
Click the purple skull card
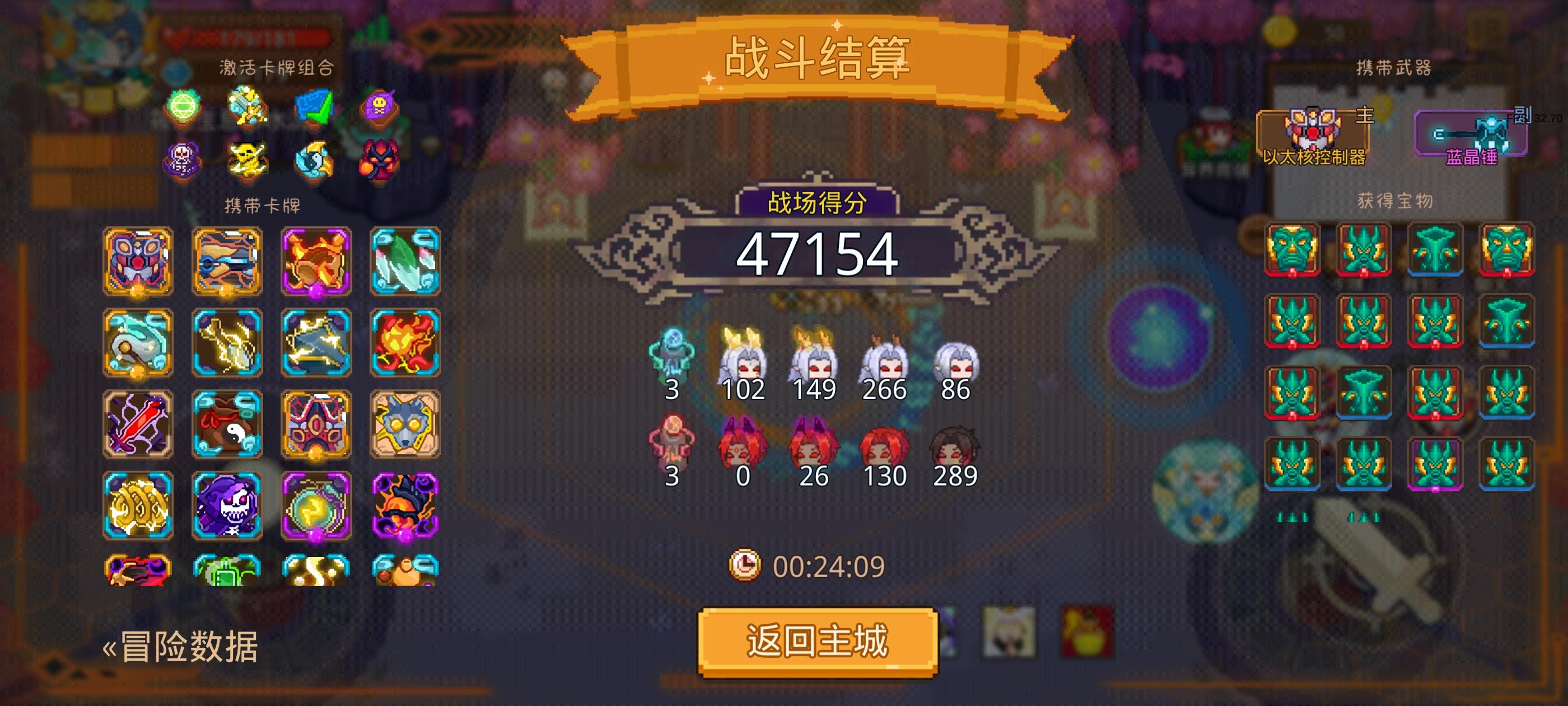(x=228, y=507)
